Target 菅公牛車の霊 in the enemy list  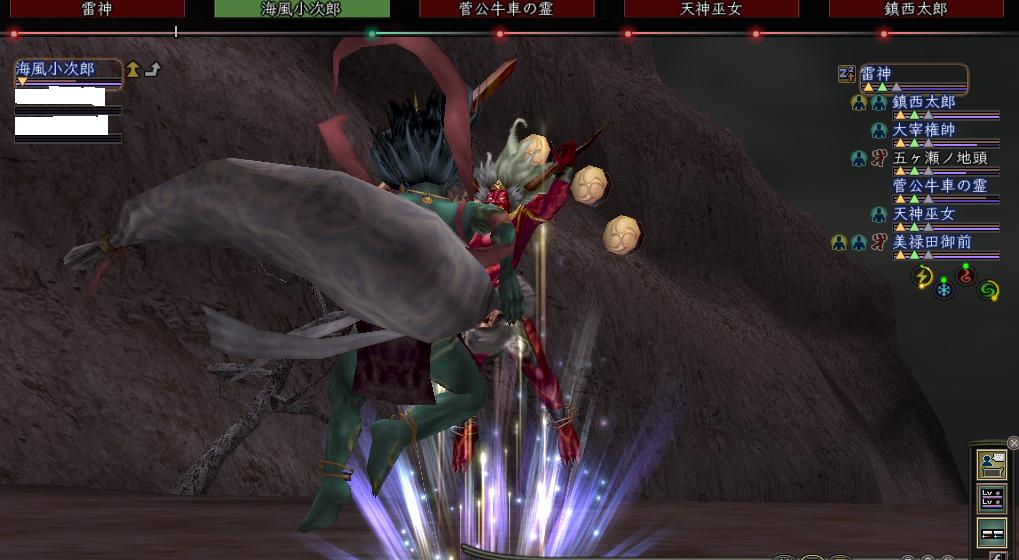pyautogui.click(x=938, y=186)
